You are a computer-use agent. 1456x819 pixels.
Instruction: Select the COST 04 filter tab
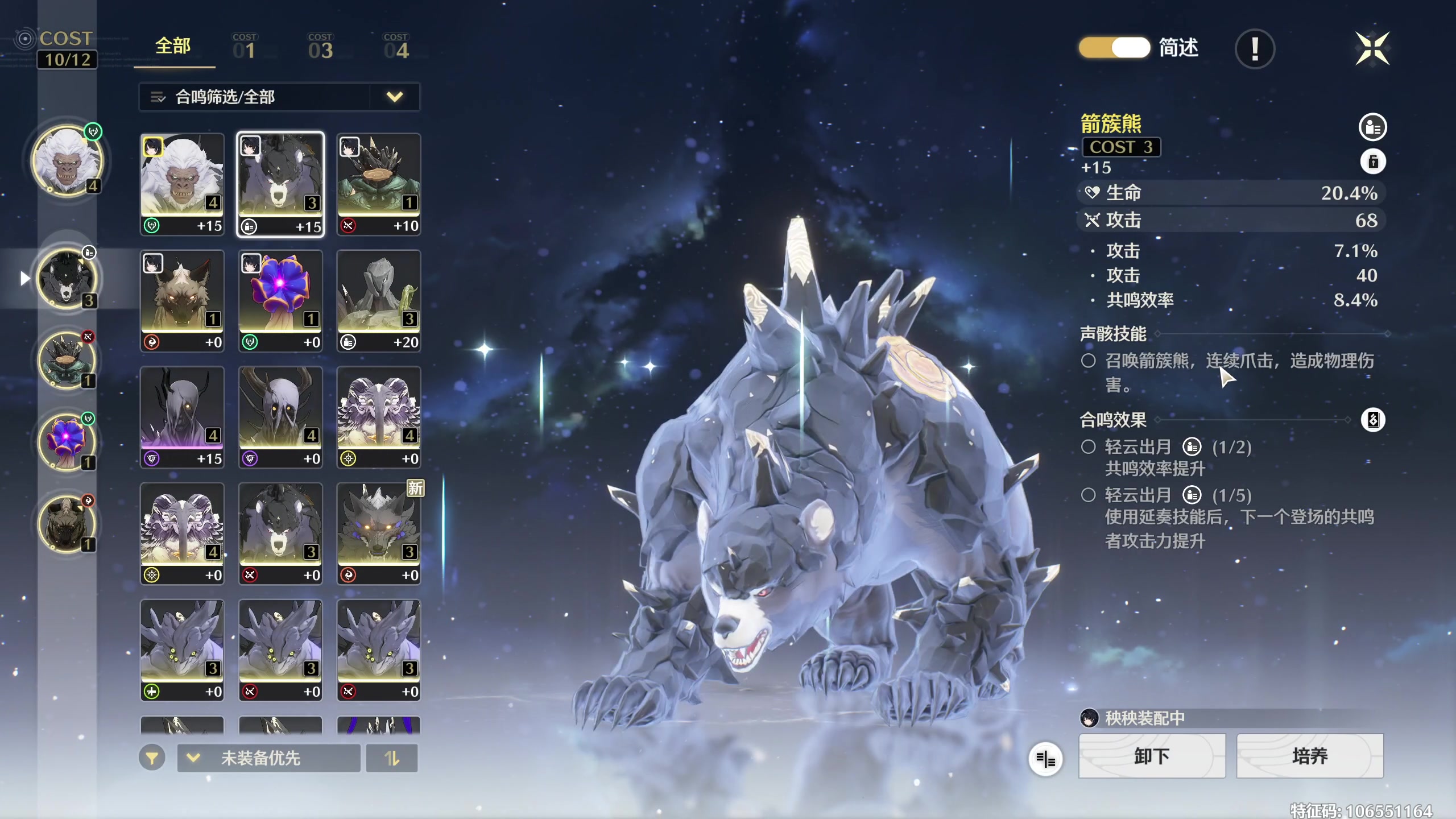[396, 48]
